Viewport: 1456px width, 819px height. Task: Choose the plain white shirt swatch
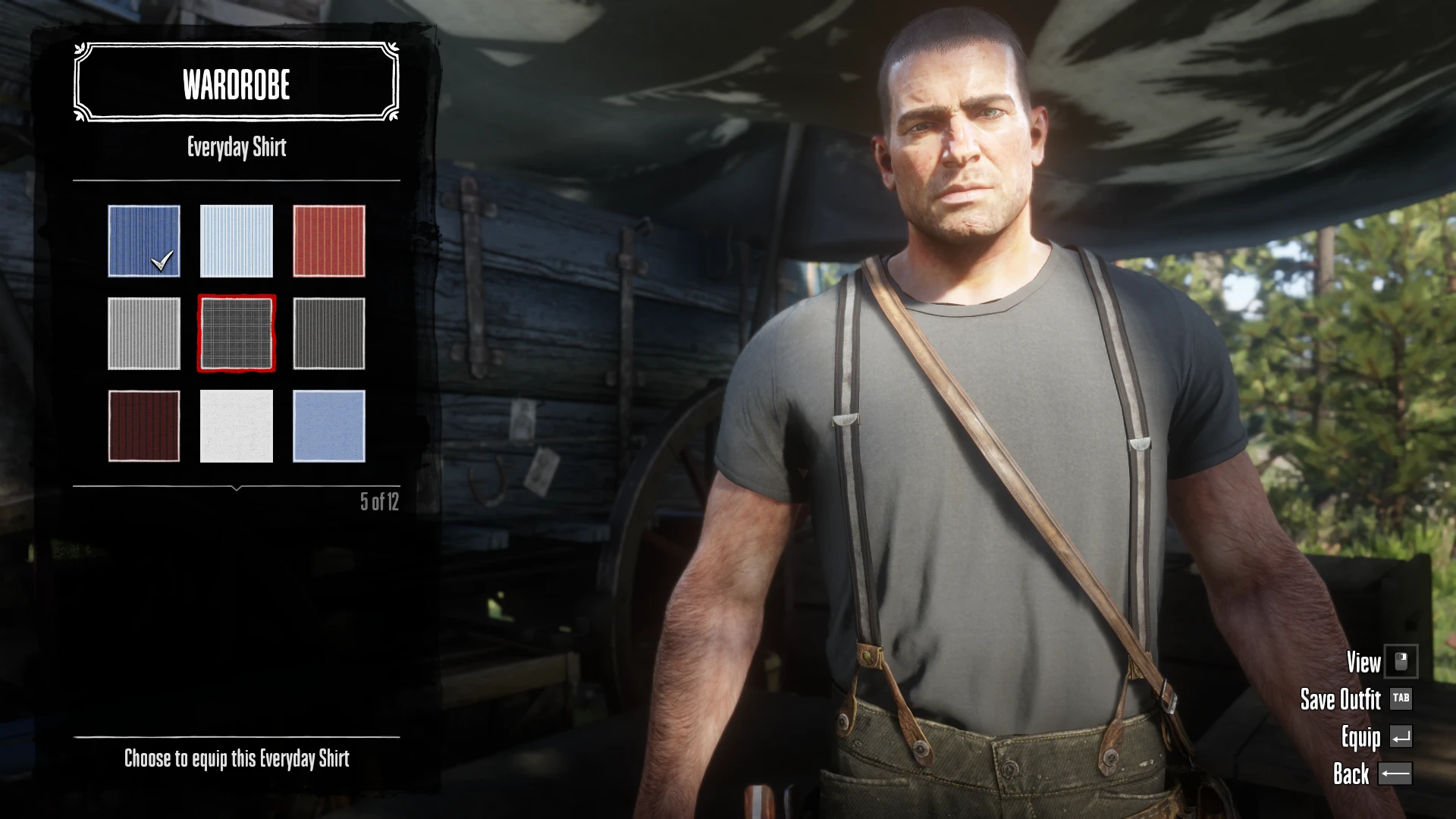coord(237,426)
